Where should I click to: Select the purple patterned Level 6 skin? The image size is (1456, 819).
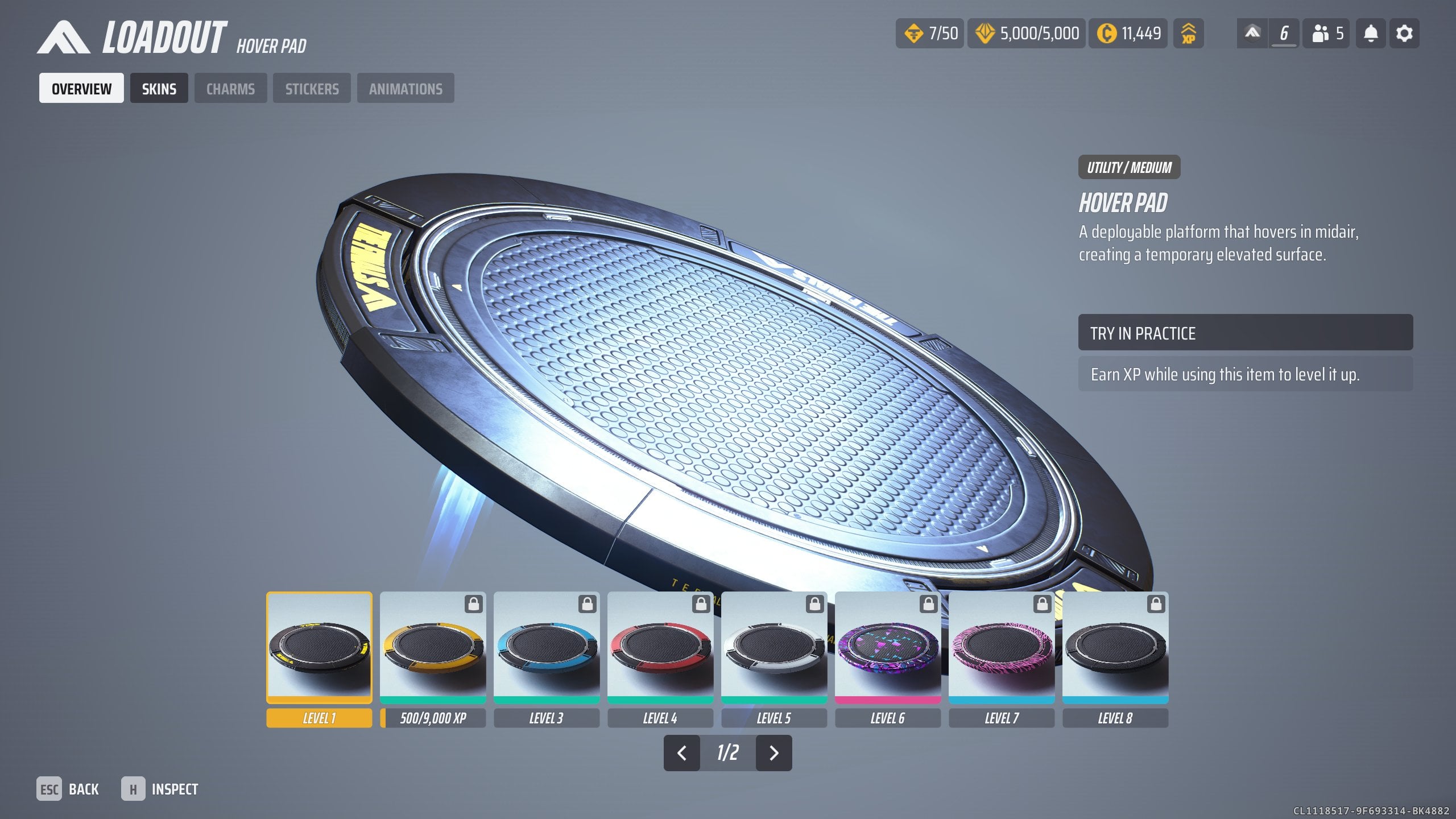coord(888,648)
